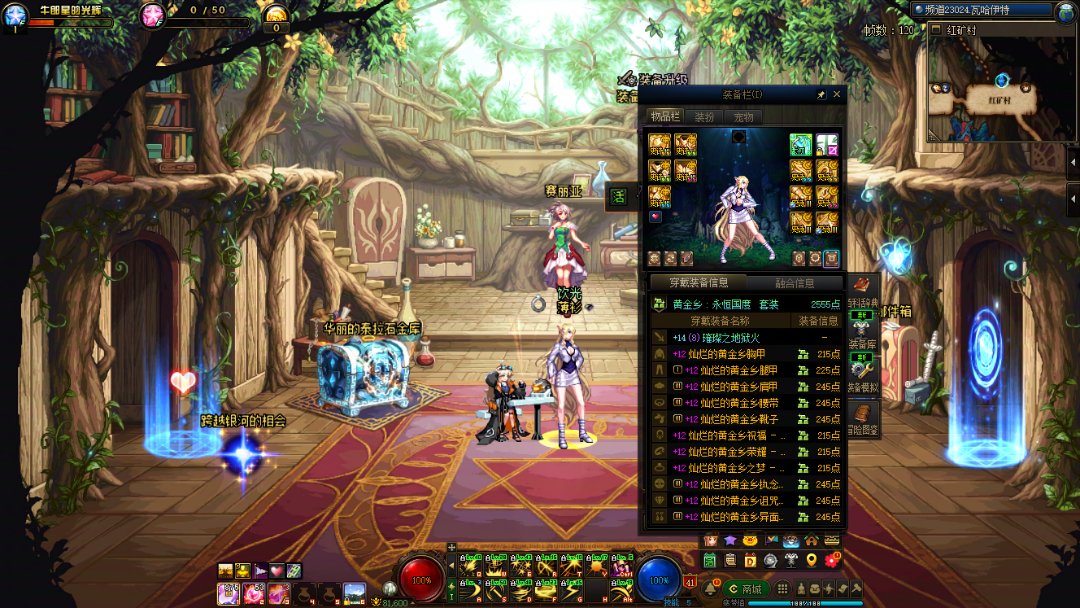Switch to the 宠物 tab
The height and width of the screenshot is (608, 1080).
coord(743,117)
